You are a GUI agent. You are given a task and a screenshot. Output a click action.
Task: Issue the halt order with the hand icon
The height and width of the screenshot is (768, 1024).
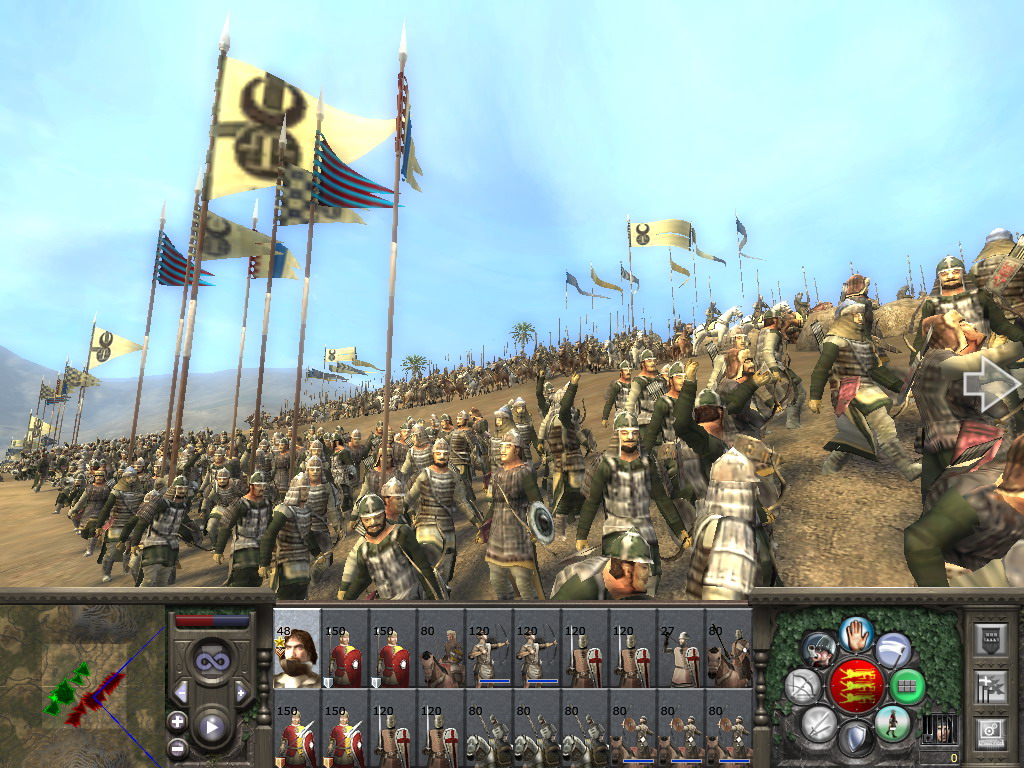pyautogui.click(x=856, y=634)
